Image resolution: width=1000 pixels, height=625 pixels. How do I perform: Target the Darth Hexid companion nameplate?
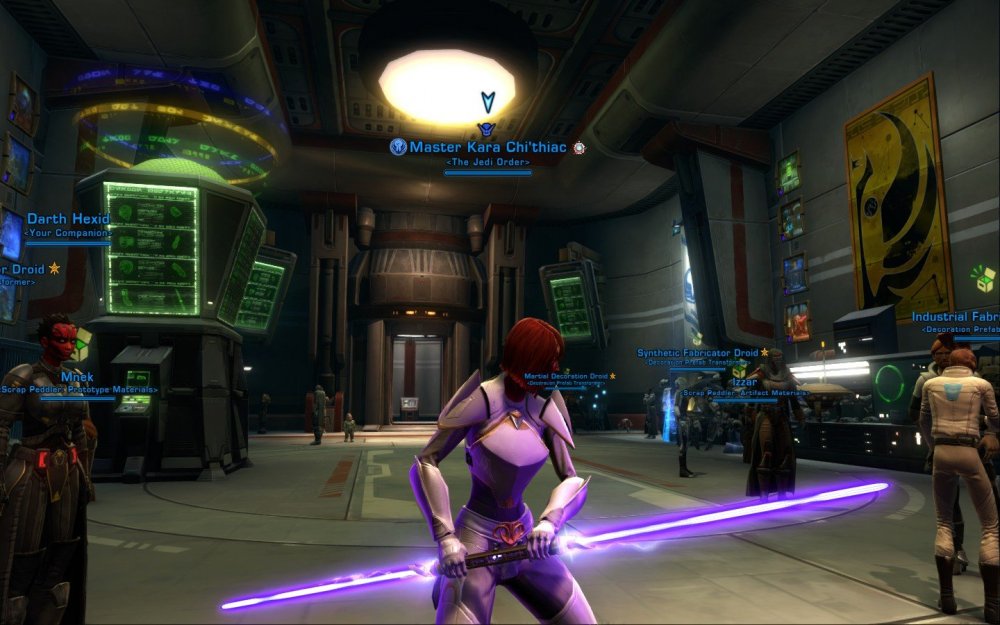pyautogui.click(x=67, y=220)
